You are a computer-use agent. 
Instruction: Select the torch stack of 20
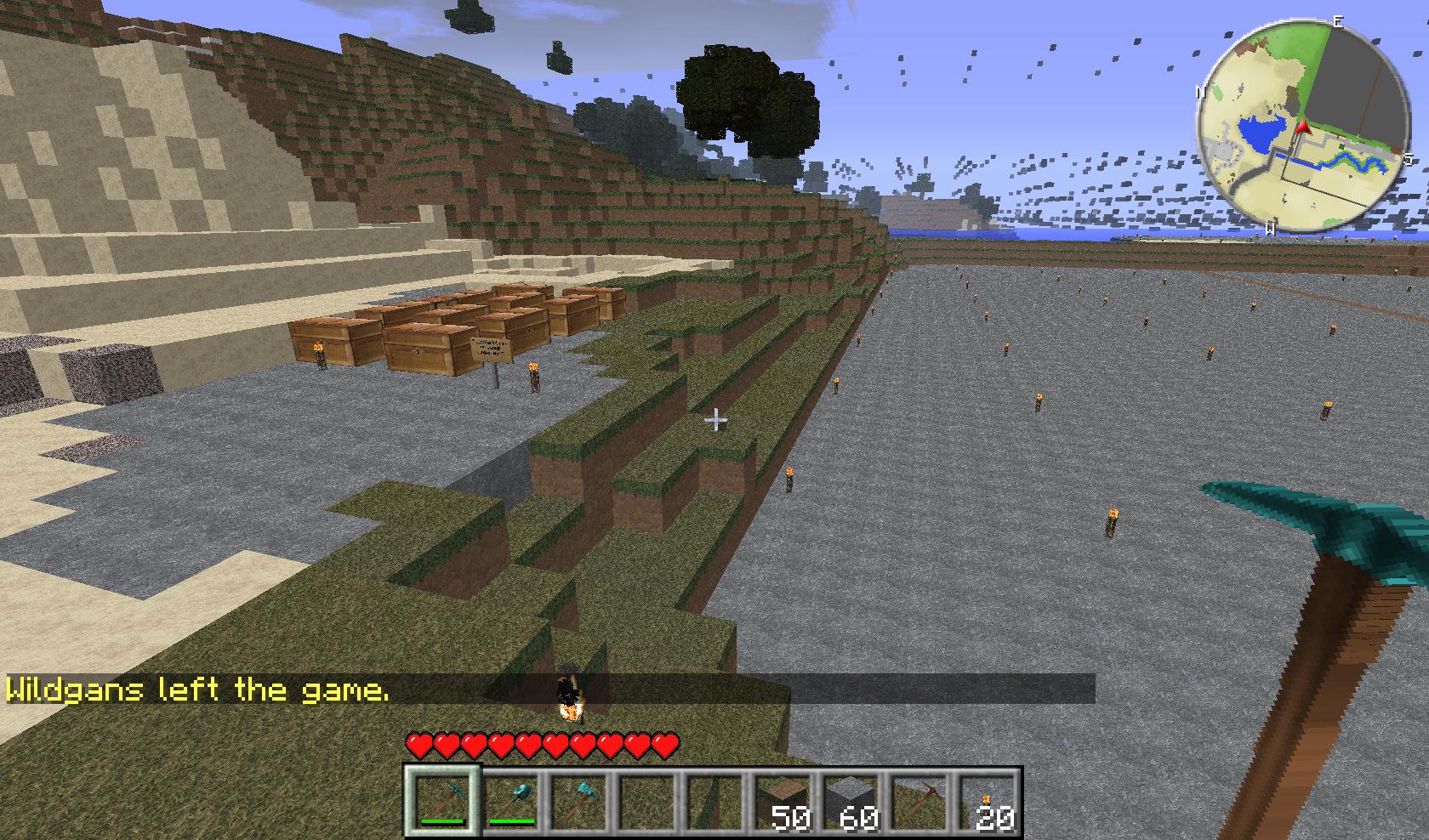click(x=987, y=801)
